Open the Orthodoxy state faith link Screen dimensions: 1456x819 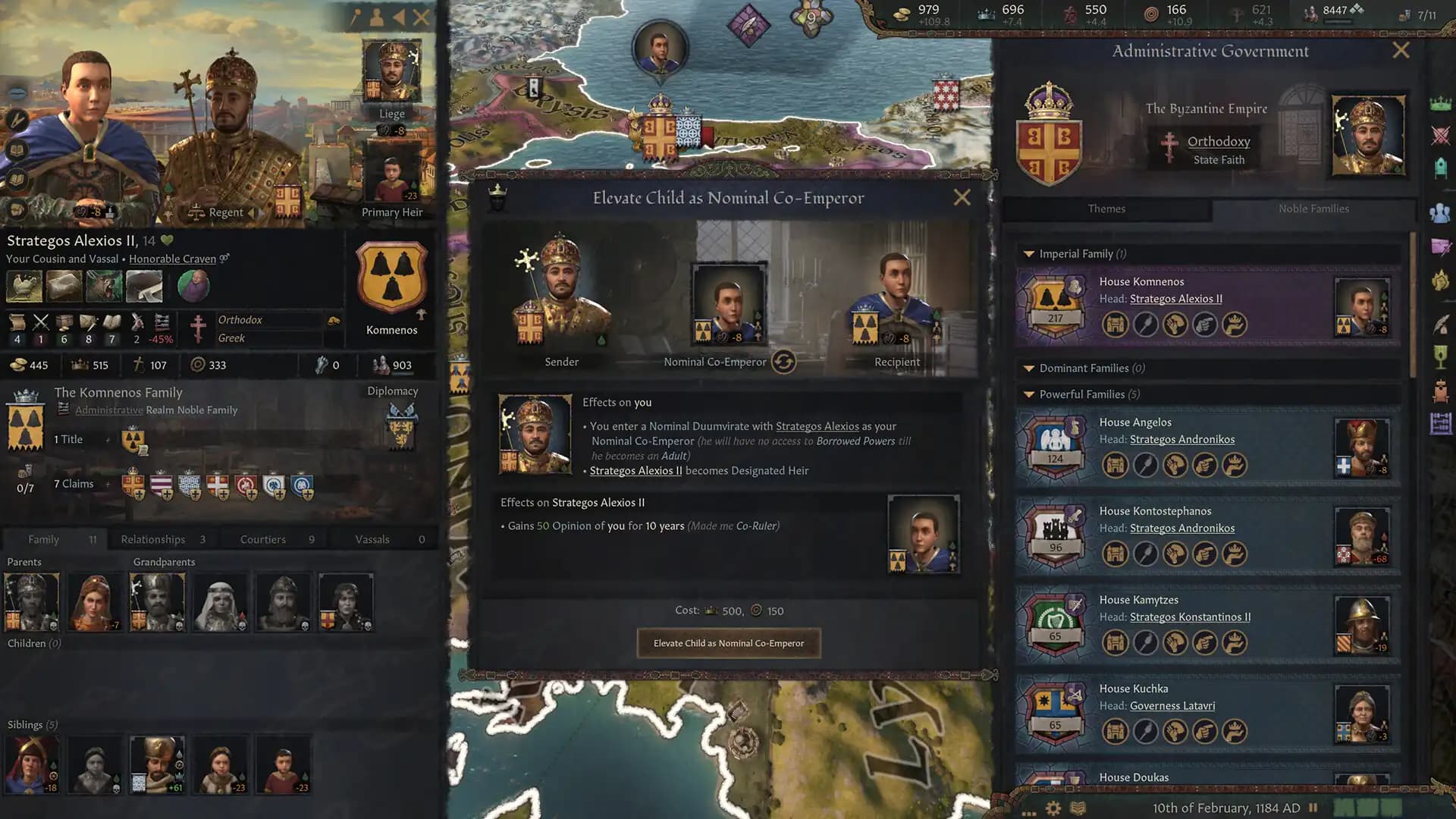1218,141
